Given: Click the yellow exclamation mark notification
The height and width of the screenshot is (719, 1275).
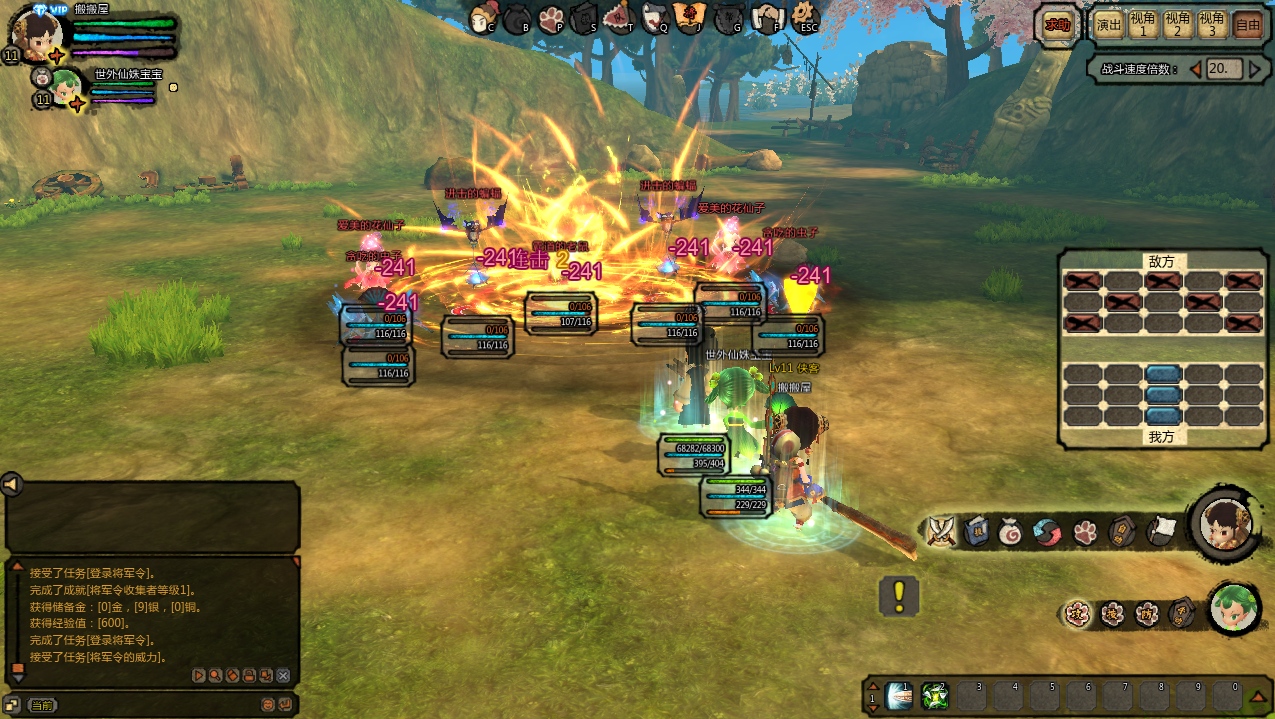Looking at the screenshot, I should click(899, 596).
